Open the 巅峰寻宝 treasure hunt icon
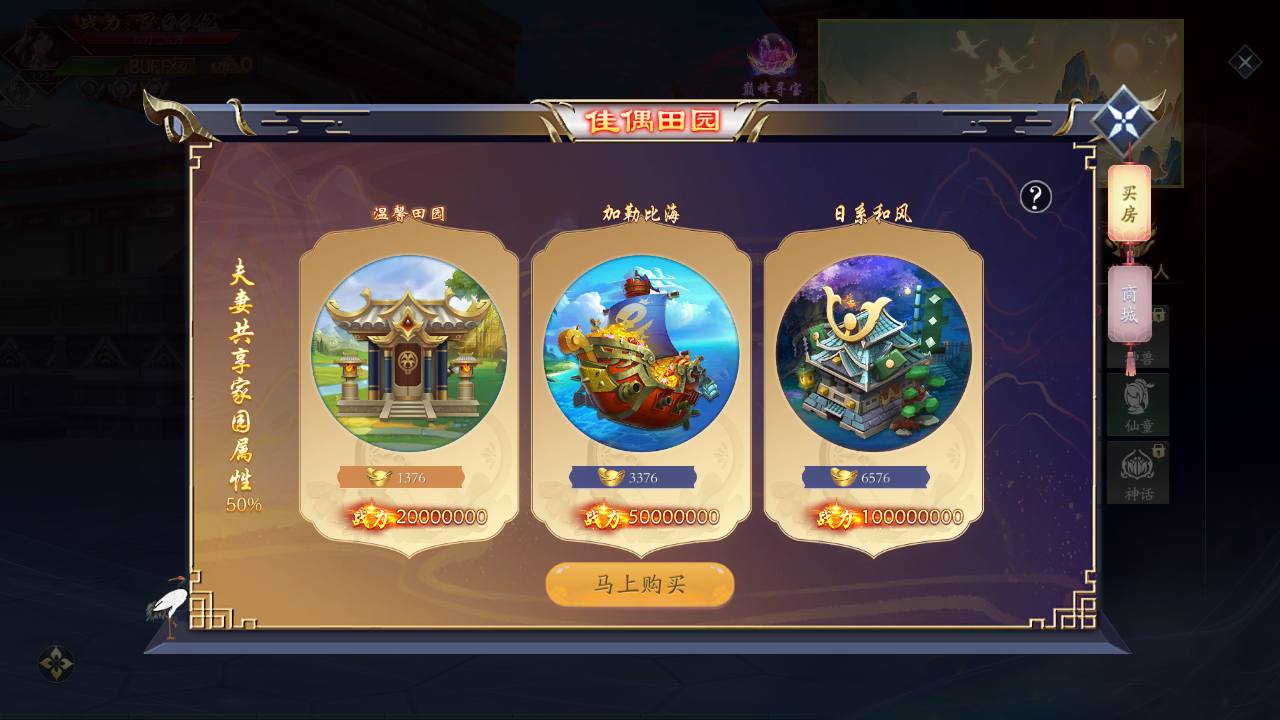The width and height of the screenshot is (1280, 720). 772,62
